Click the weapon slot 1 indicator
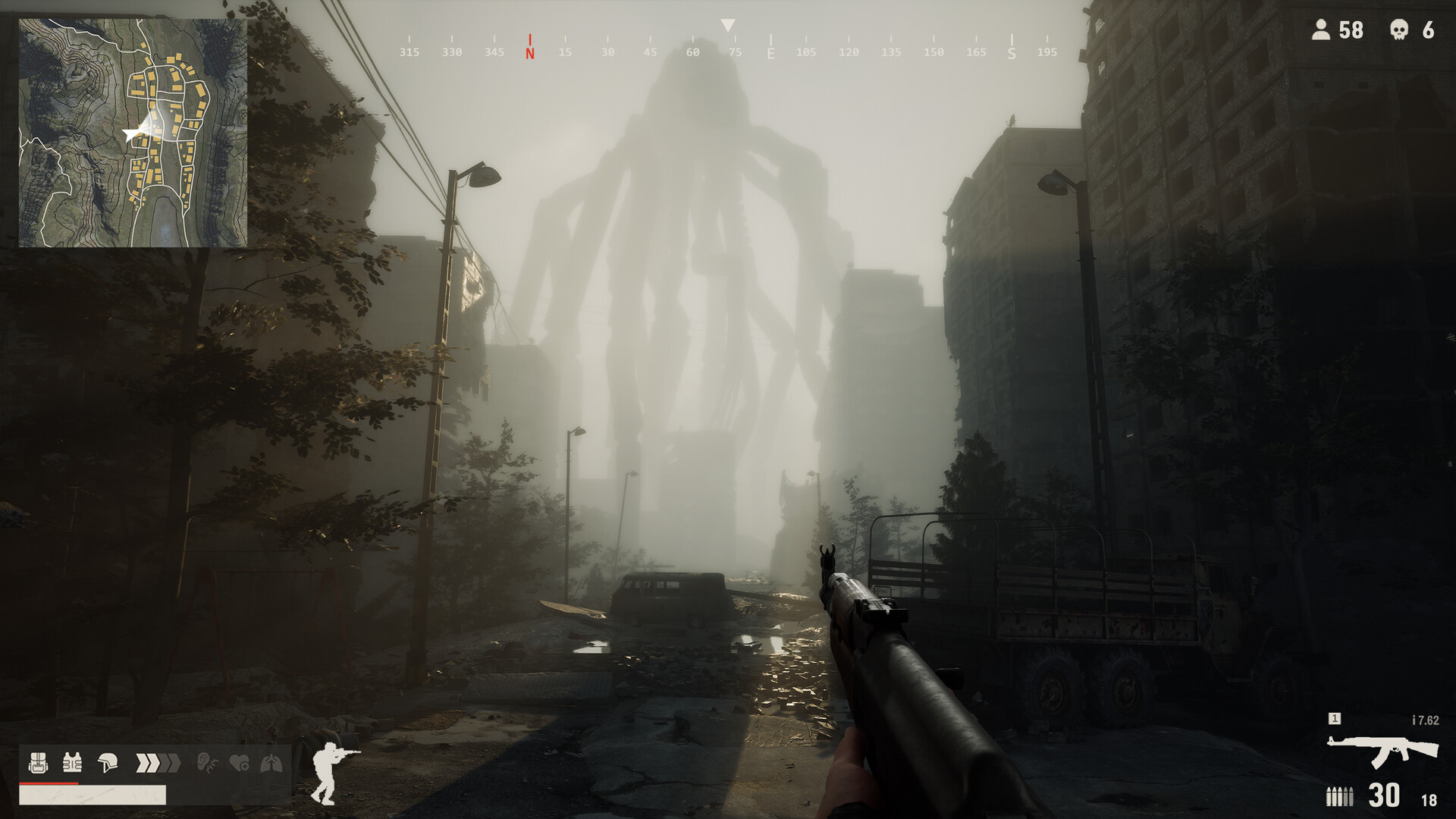1456x819 pixels. (x=1335, y=719)
